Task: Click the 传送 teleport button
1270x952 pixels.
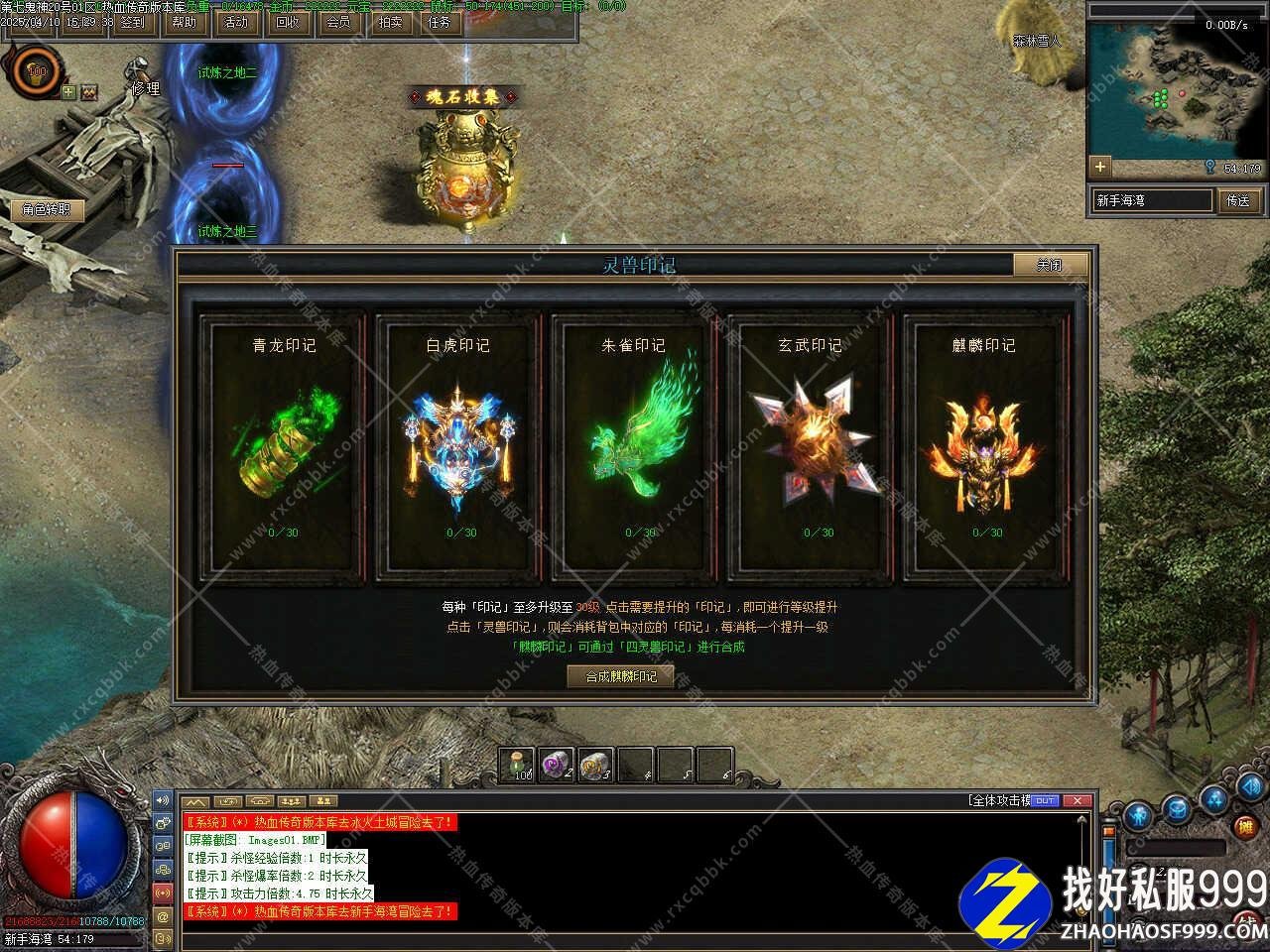Action: click(1238, 200)
